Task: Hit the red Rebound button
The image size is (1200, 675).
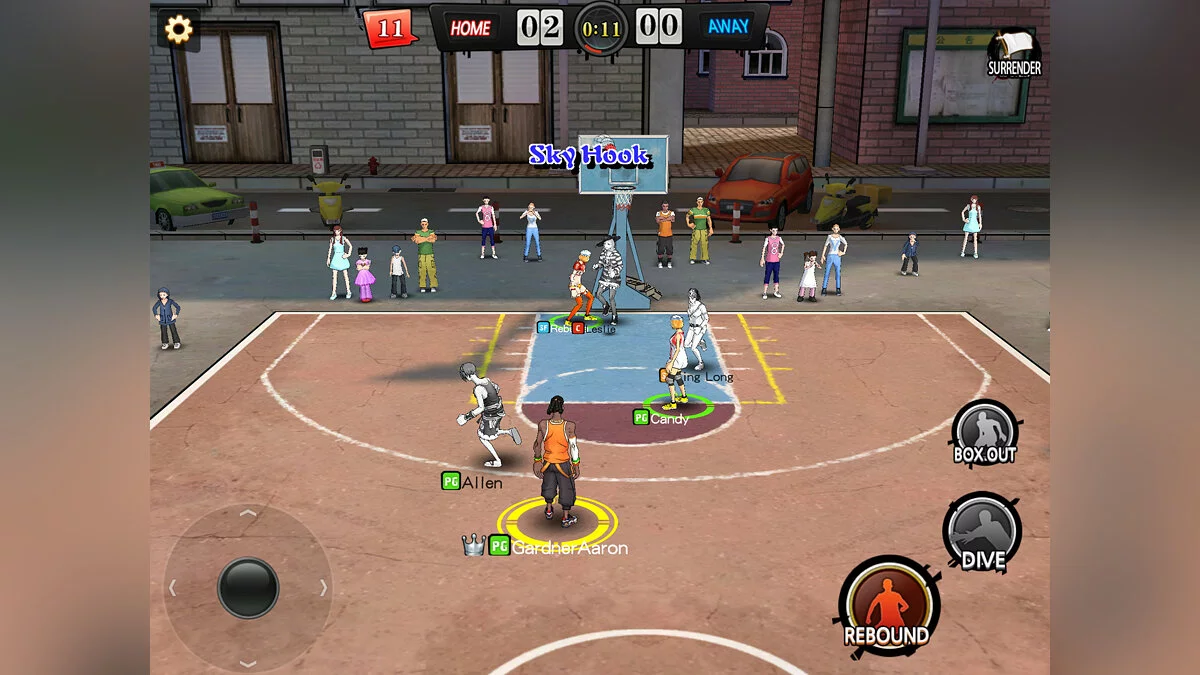Action: (x=887, y=606)
